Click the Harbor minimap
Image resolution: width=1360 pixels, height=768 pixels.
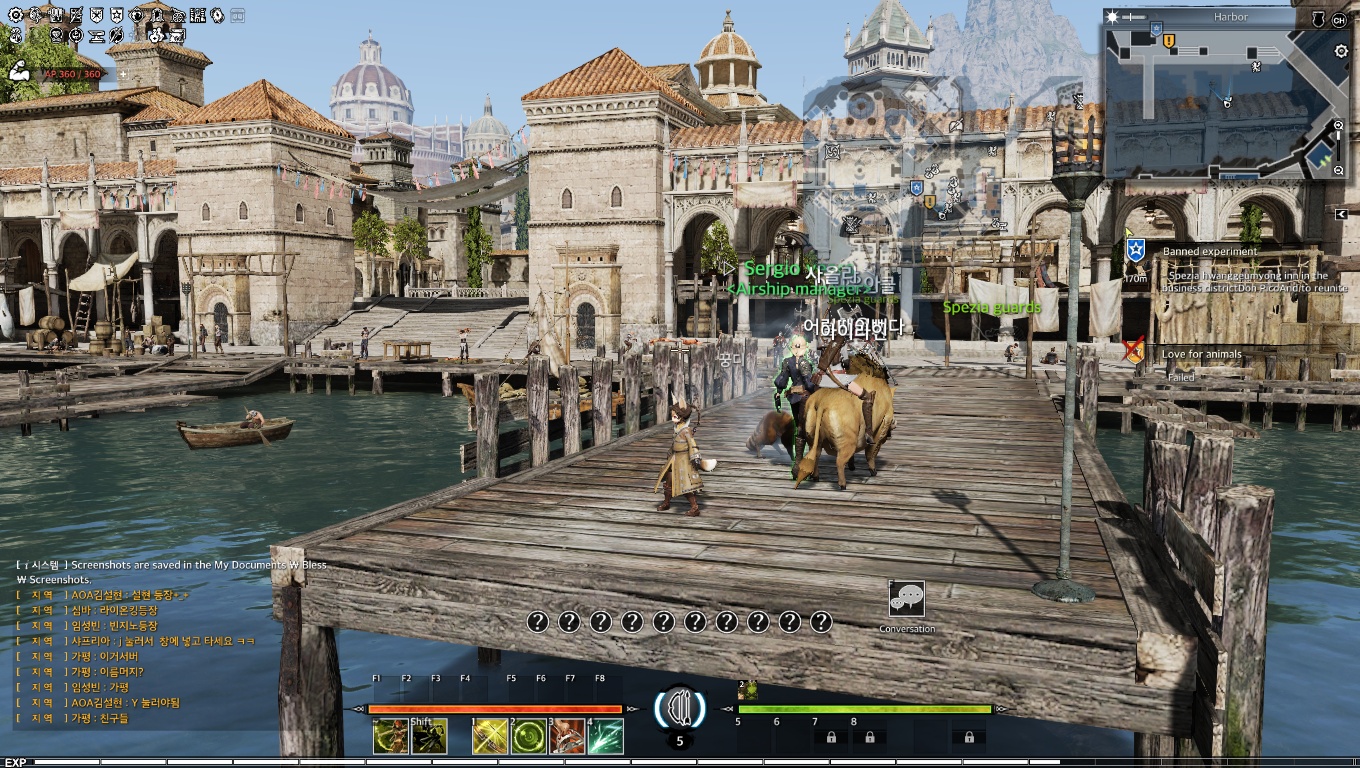(x=1218, y=98)
